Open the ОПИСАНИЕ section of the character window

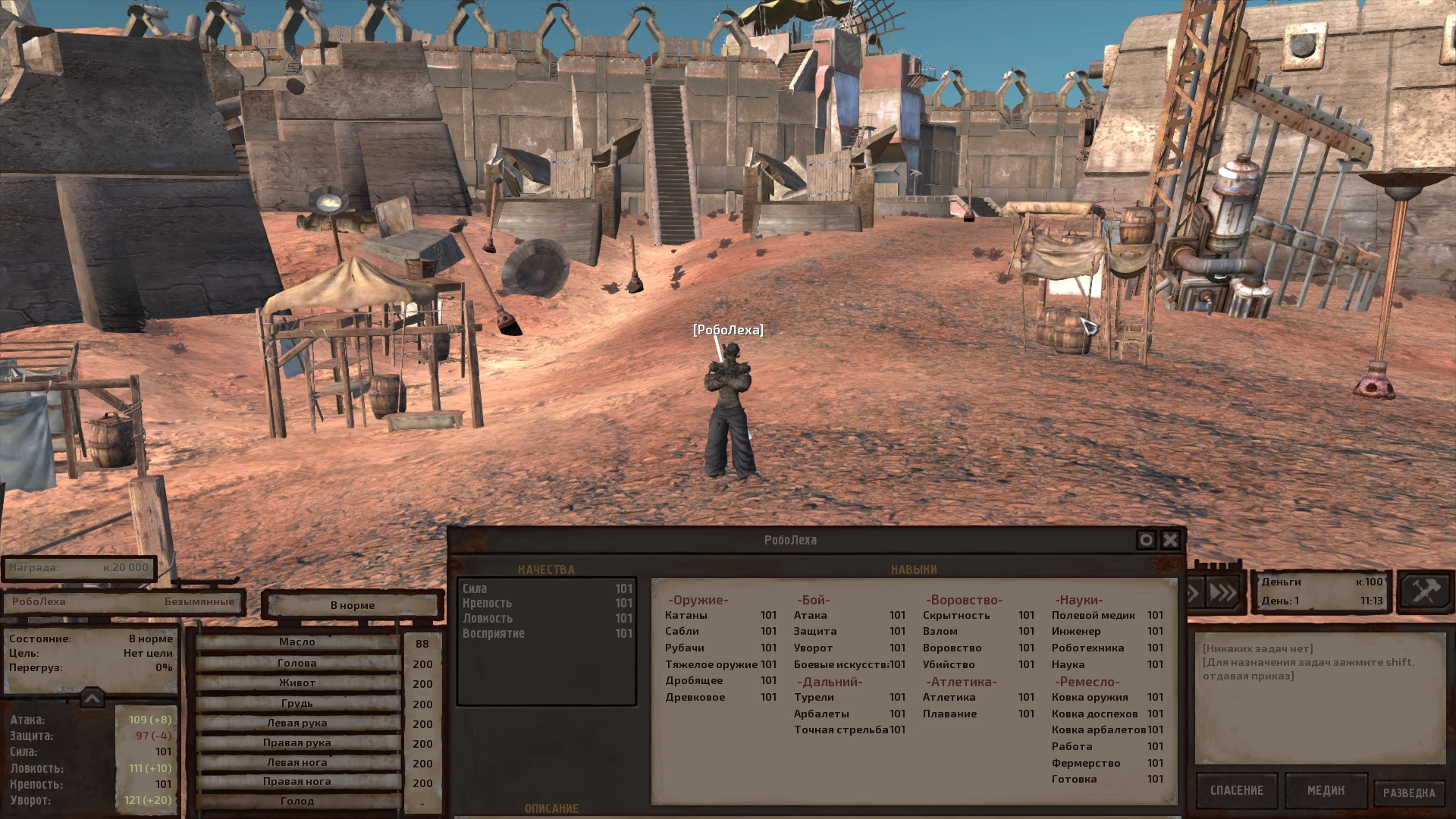tap(554, 808)
